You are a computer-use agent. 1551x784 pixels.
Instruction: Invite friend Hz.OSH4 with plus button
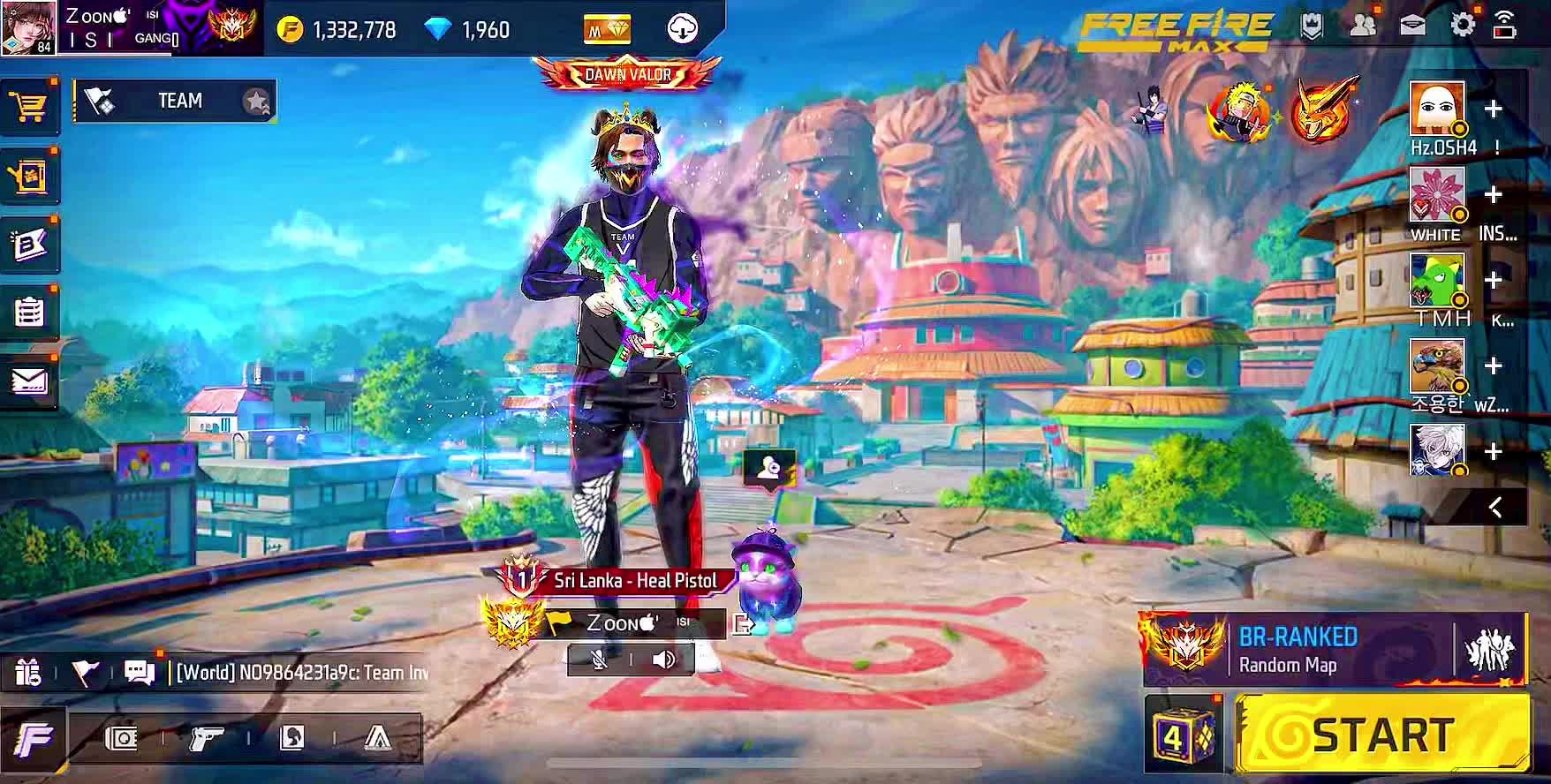pyautogui.click(x=1493, y=109)
